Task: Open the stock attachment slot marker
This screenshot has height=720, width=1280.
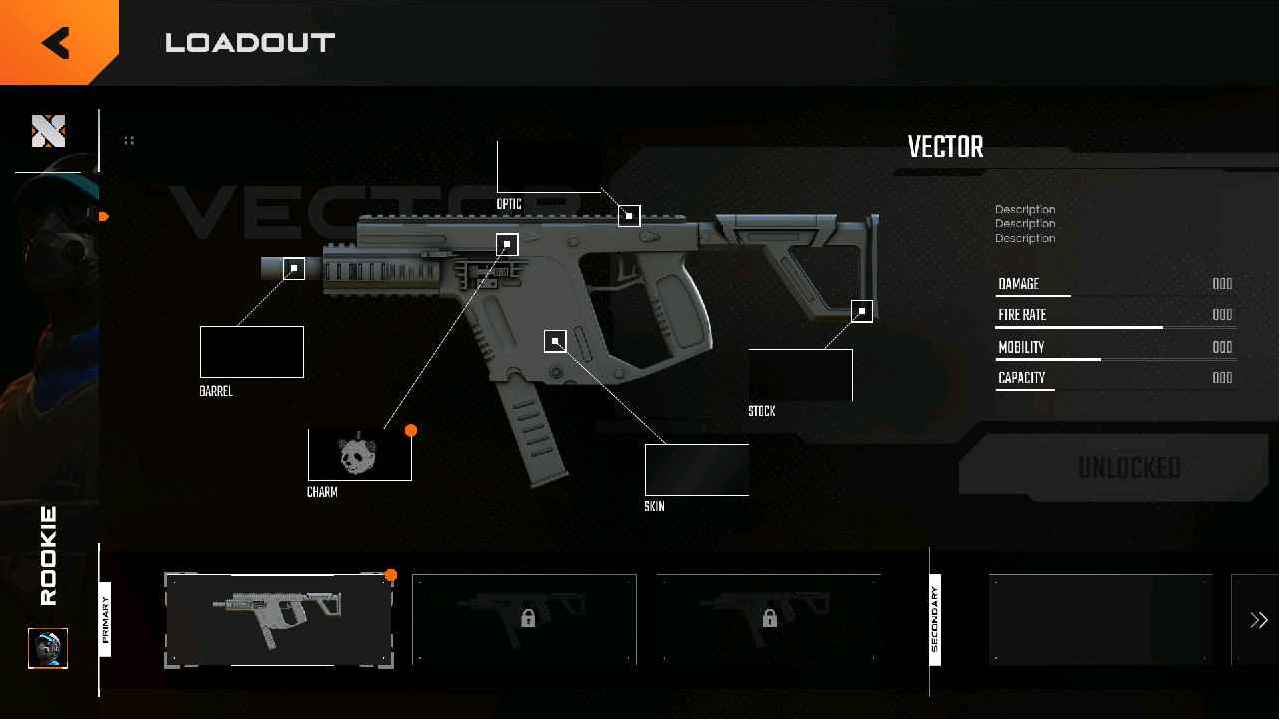Action: pyautogui.click(x=861, y=310)
